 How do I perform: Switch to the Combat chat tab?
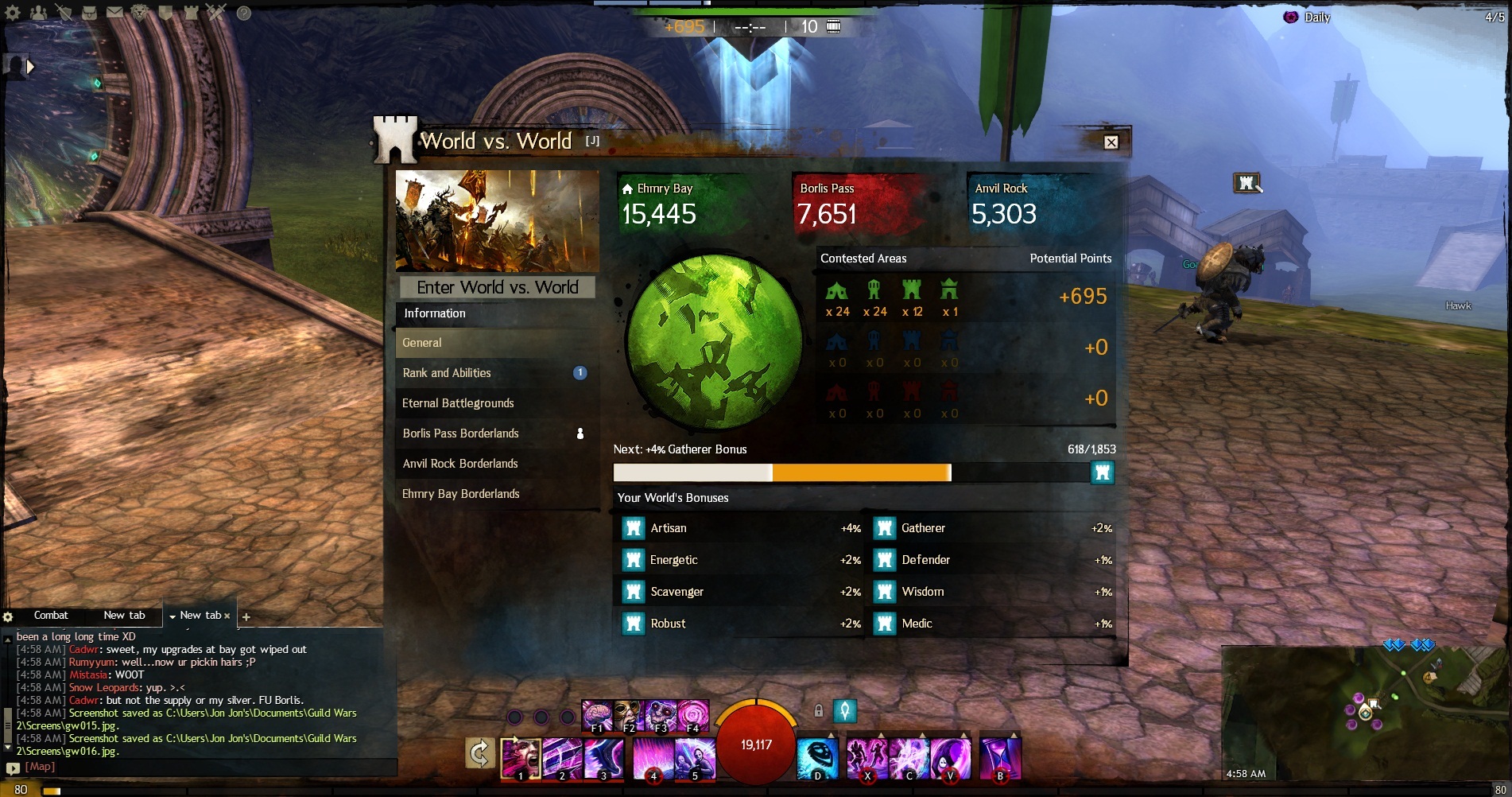pos(51,616)
